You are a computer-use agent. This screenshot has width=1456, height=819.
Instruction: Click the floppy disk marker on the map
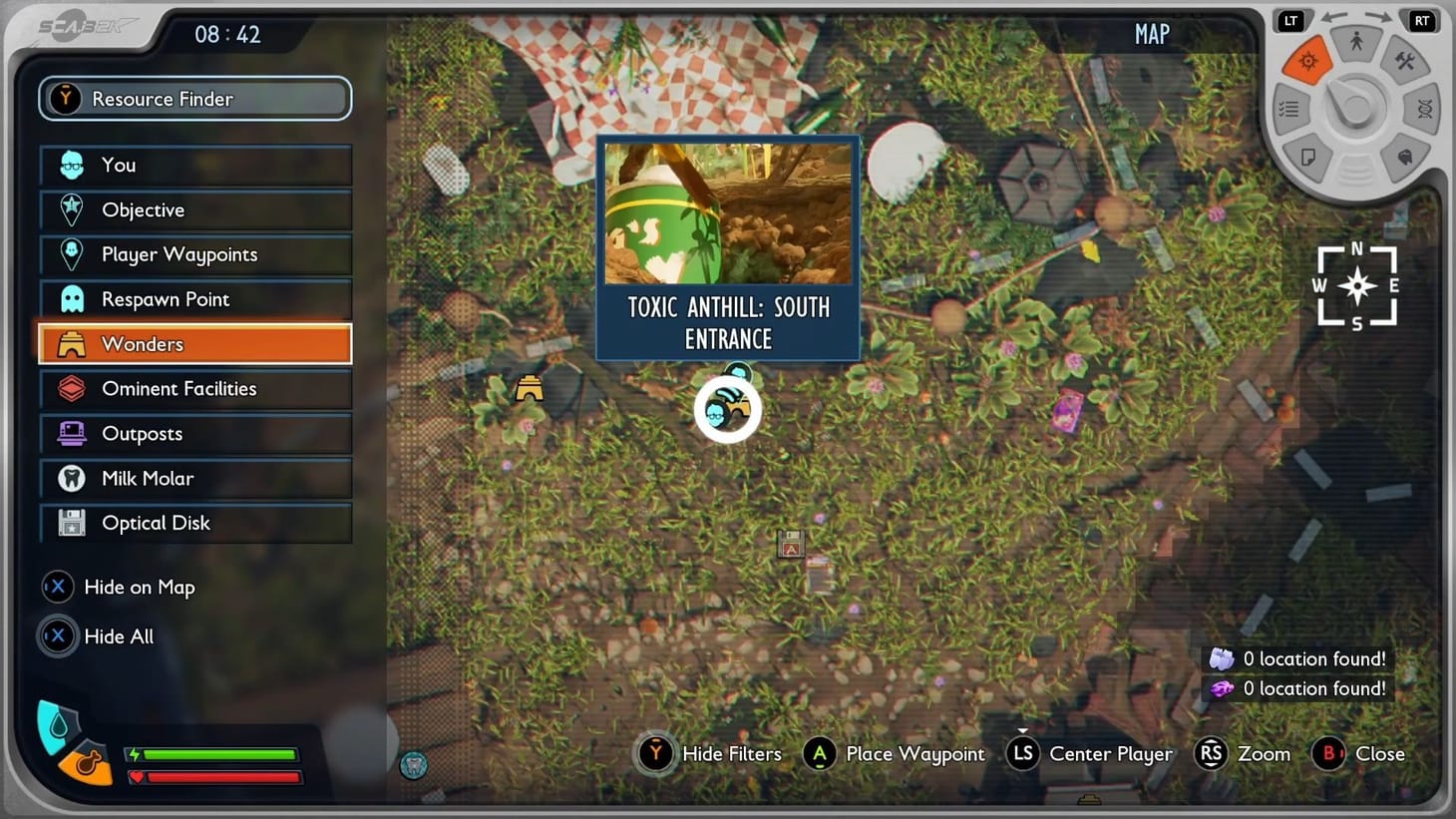(x=791, y=545)
